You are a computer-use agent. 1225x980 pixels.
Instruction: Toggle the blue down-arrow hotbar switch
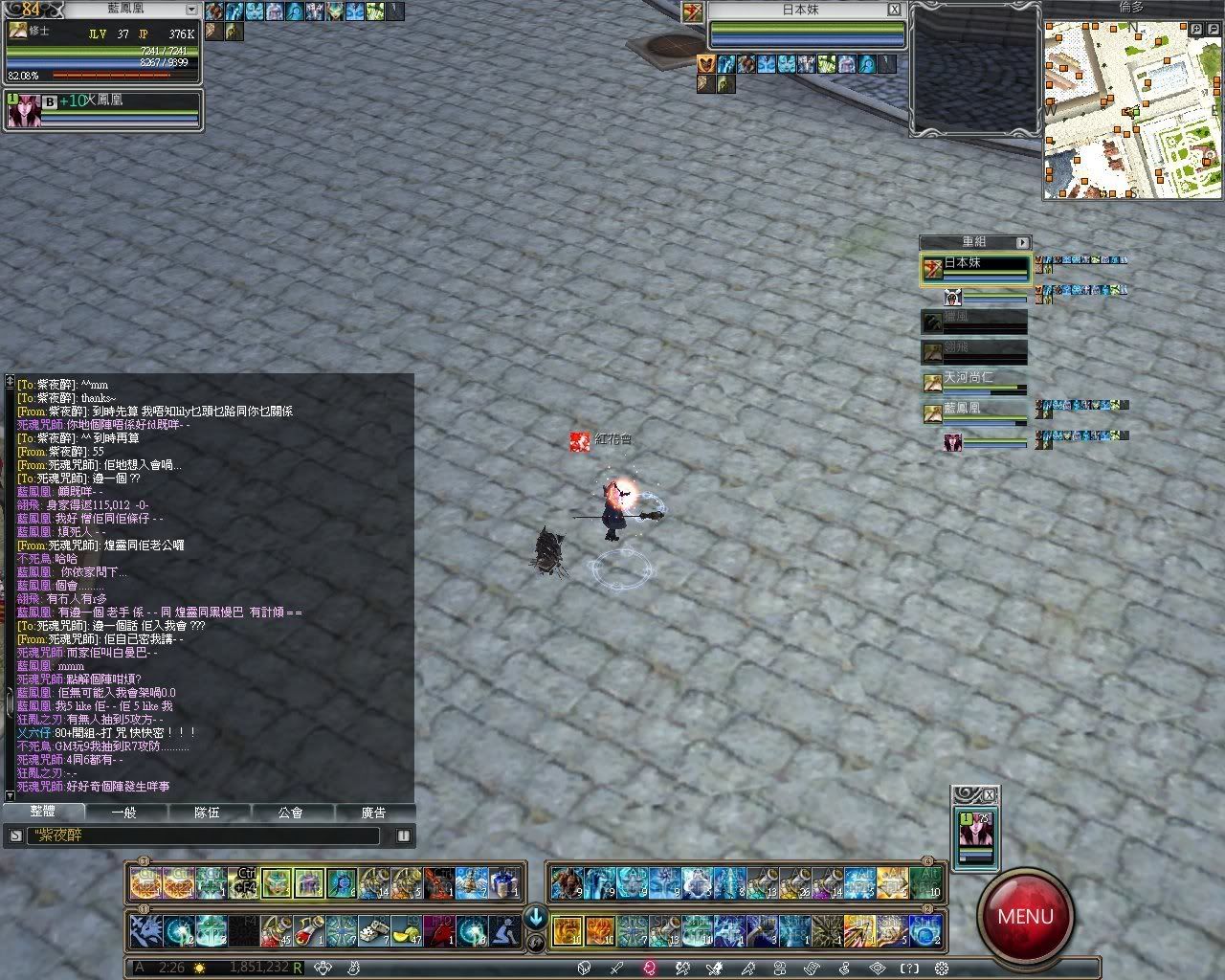(535, 917)
